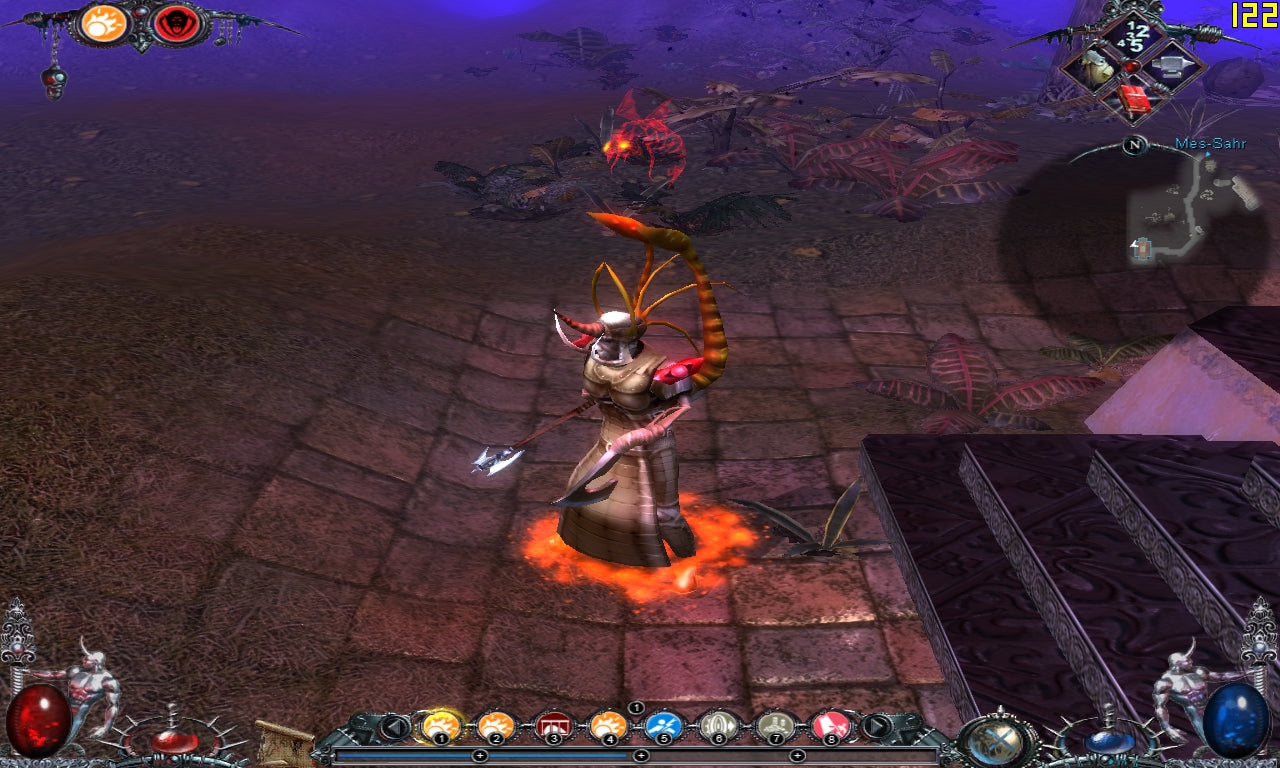This screenshot has width=1280, height=768.
Task: Click the hotbar's left arrow button
Action: pos(396,727)
